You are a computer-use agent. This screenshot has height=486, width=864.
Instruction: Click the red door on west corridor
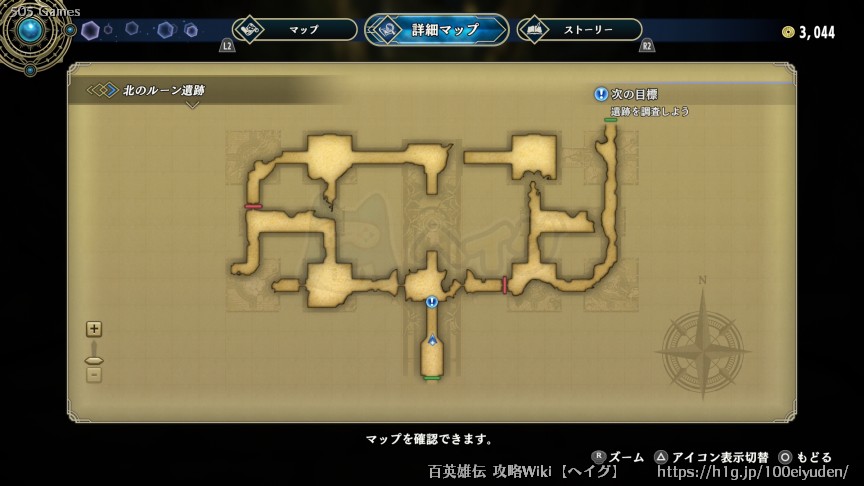click(253, 206)
